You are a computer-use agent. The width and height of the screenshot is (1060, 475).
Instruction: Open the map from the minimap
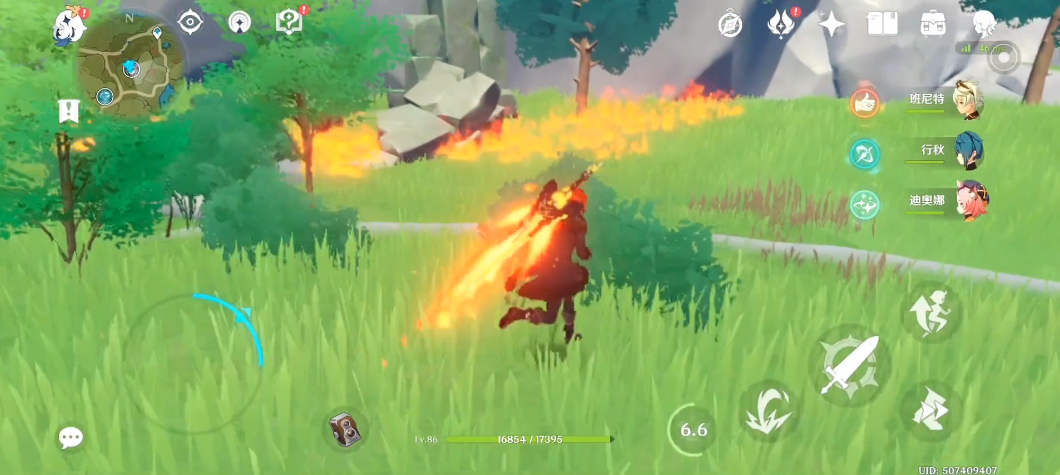click(130, 66)
